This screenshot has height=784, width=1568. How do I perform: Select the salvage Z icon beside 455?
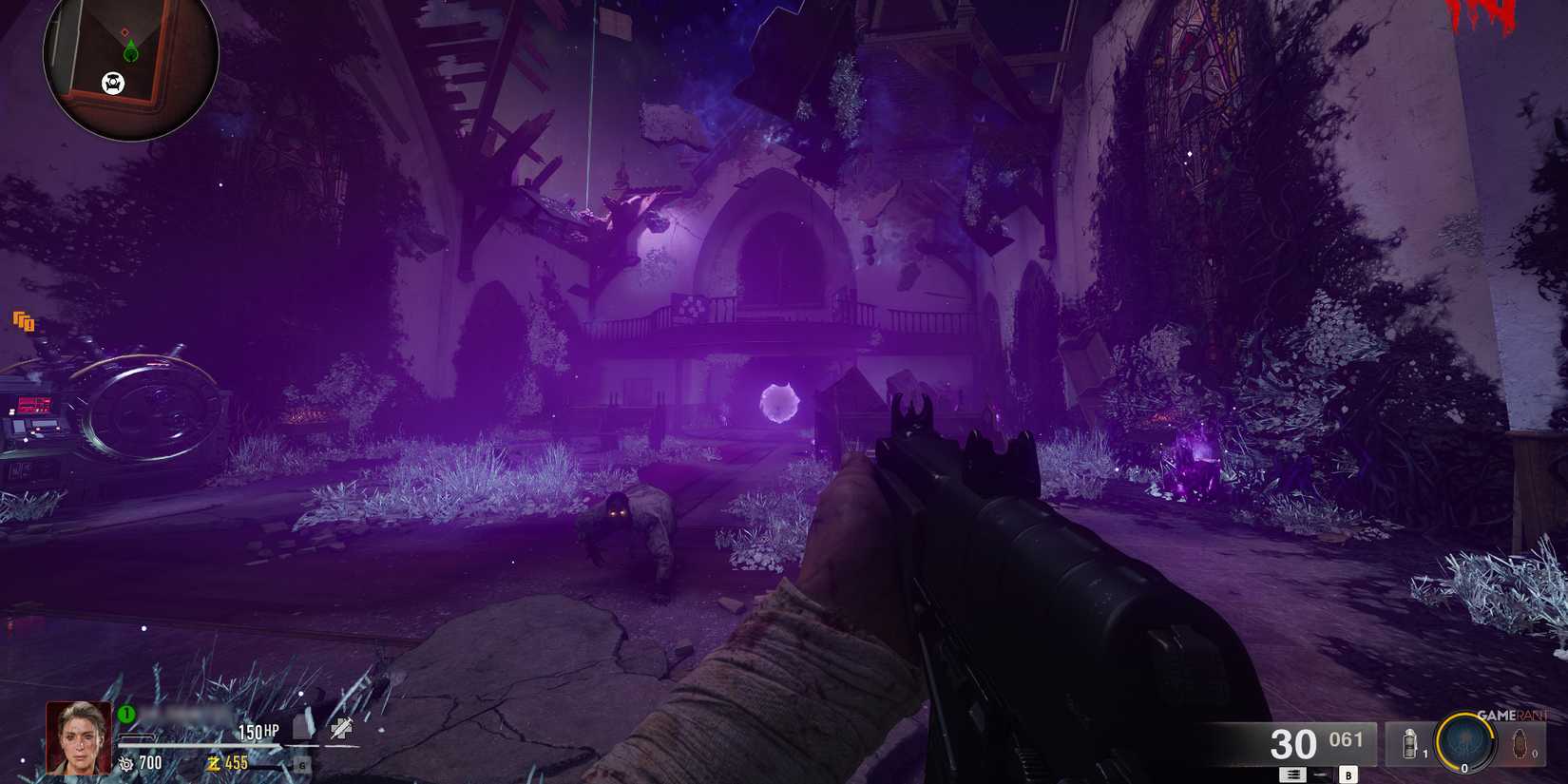214,762
